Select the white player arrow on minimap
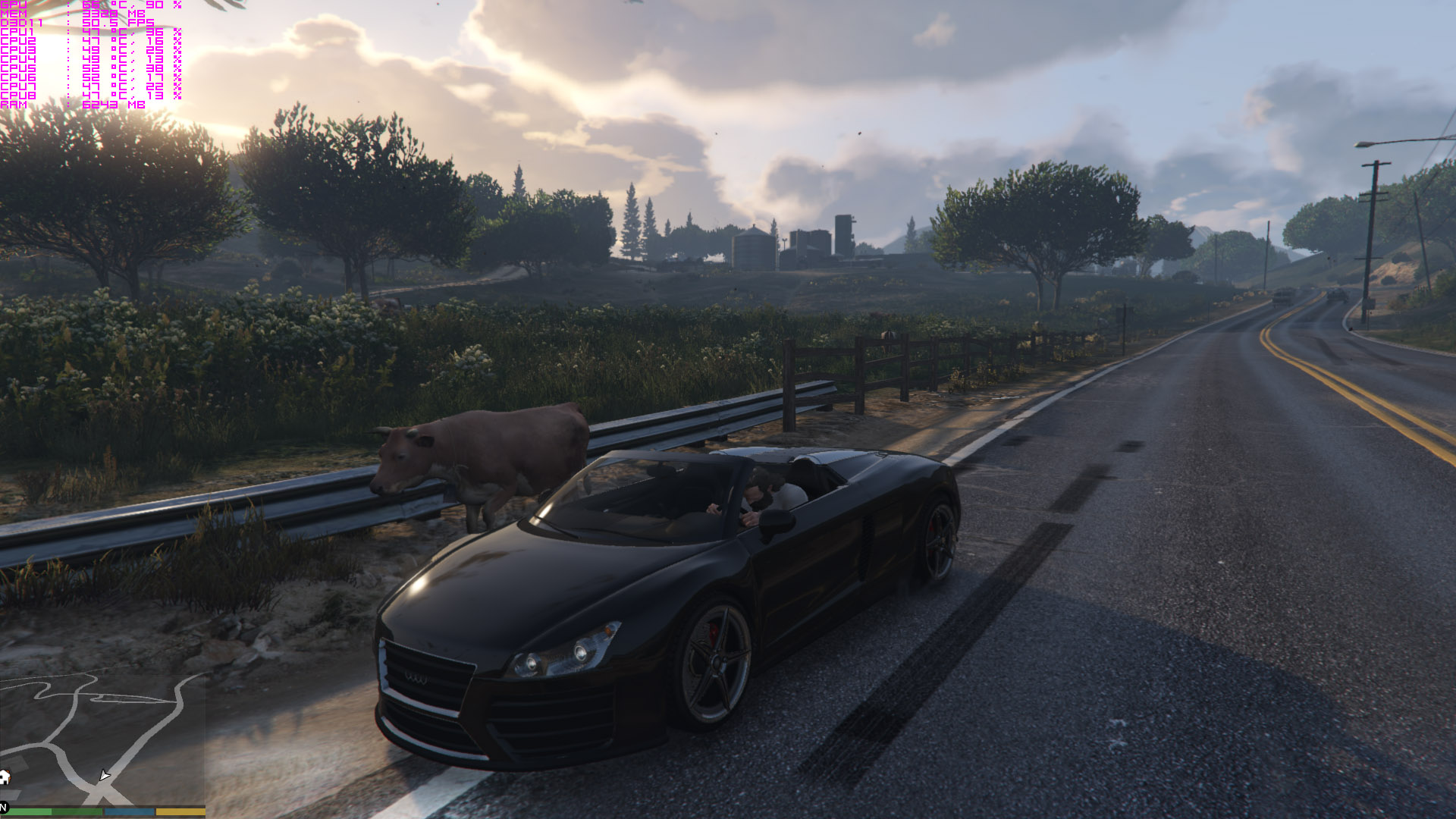 (x=104, y=776)
